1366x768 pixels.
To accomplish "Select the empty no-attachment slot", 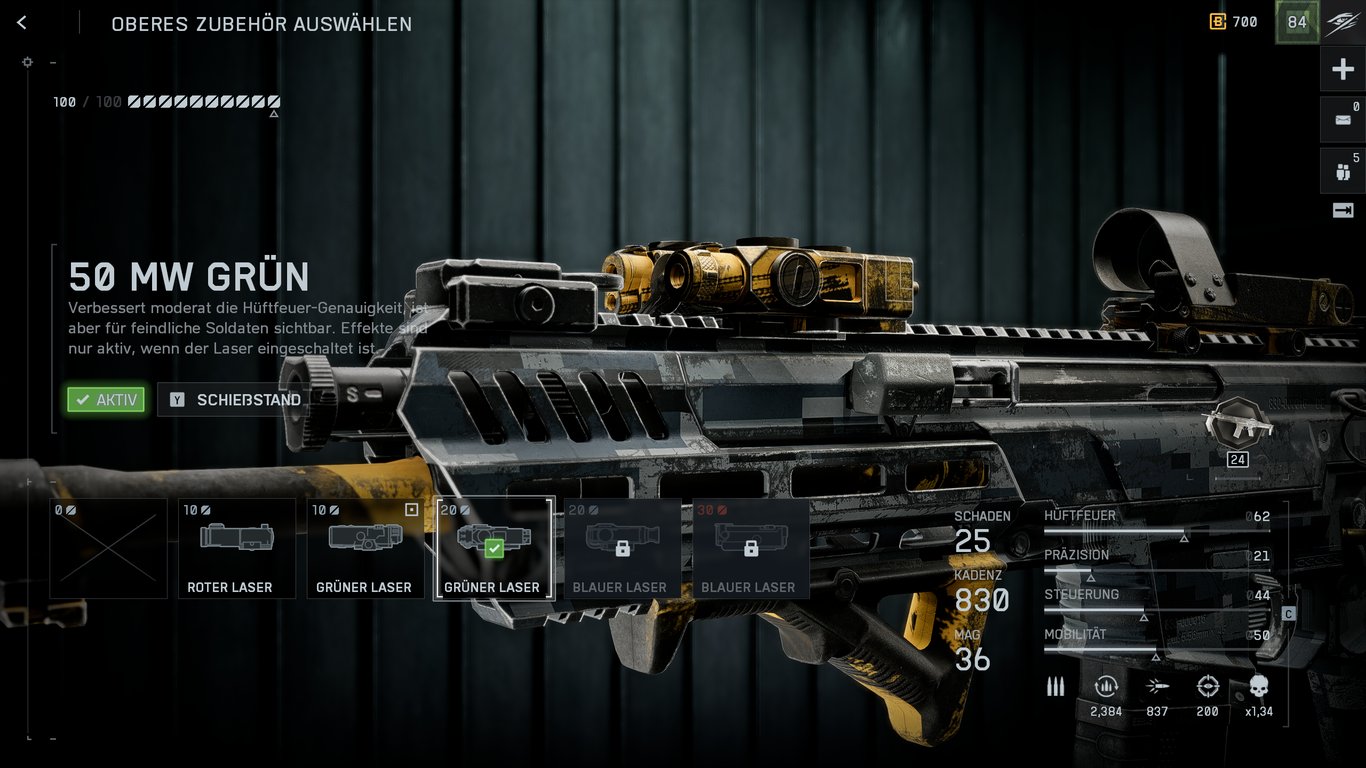I will pos(108,548).
